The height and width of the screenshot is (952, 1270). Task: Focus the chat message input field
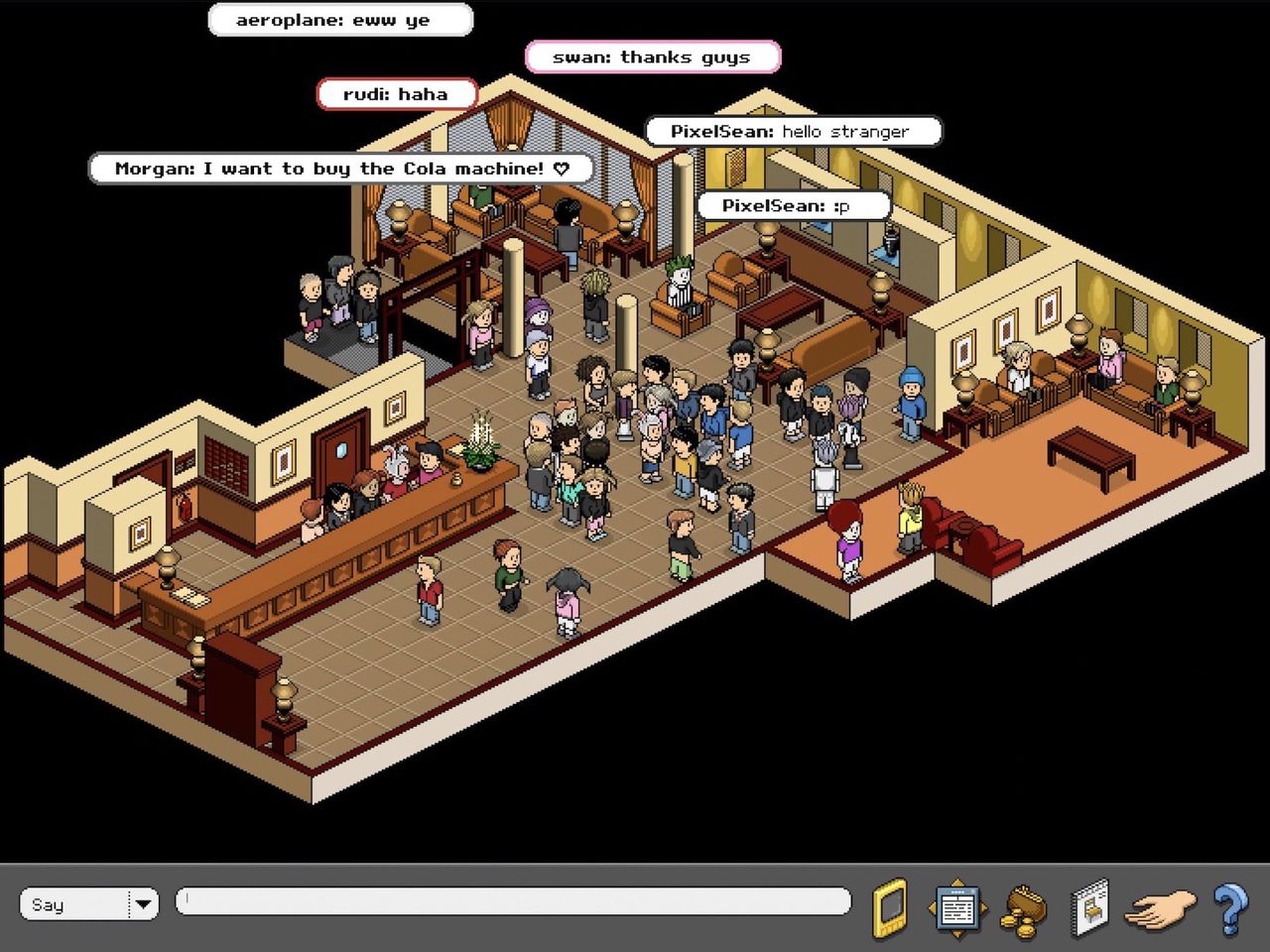(x=513, y=901)
